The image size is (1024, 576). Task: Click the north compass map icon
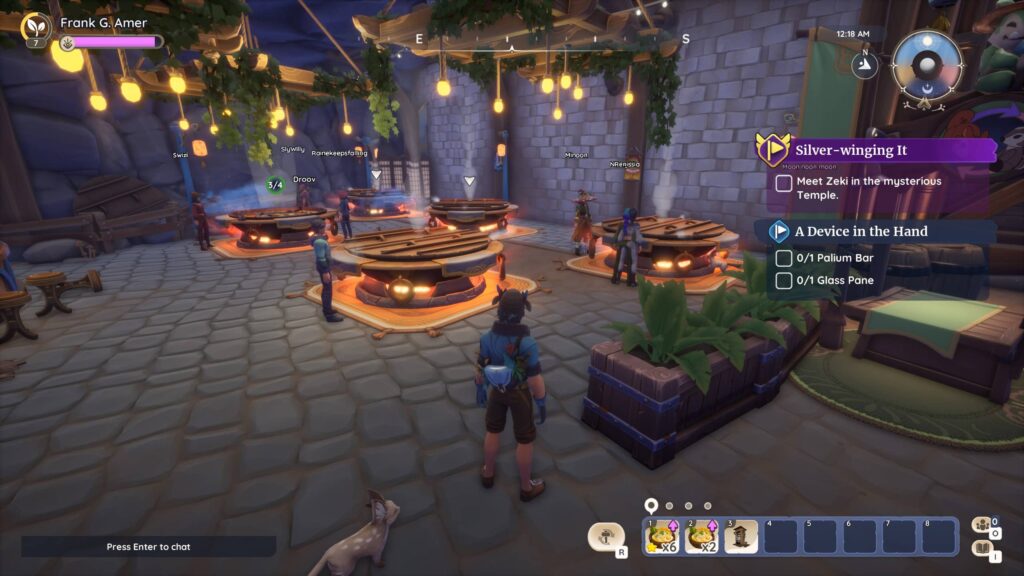pyautogui.click(x=862, y=64)
